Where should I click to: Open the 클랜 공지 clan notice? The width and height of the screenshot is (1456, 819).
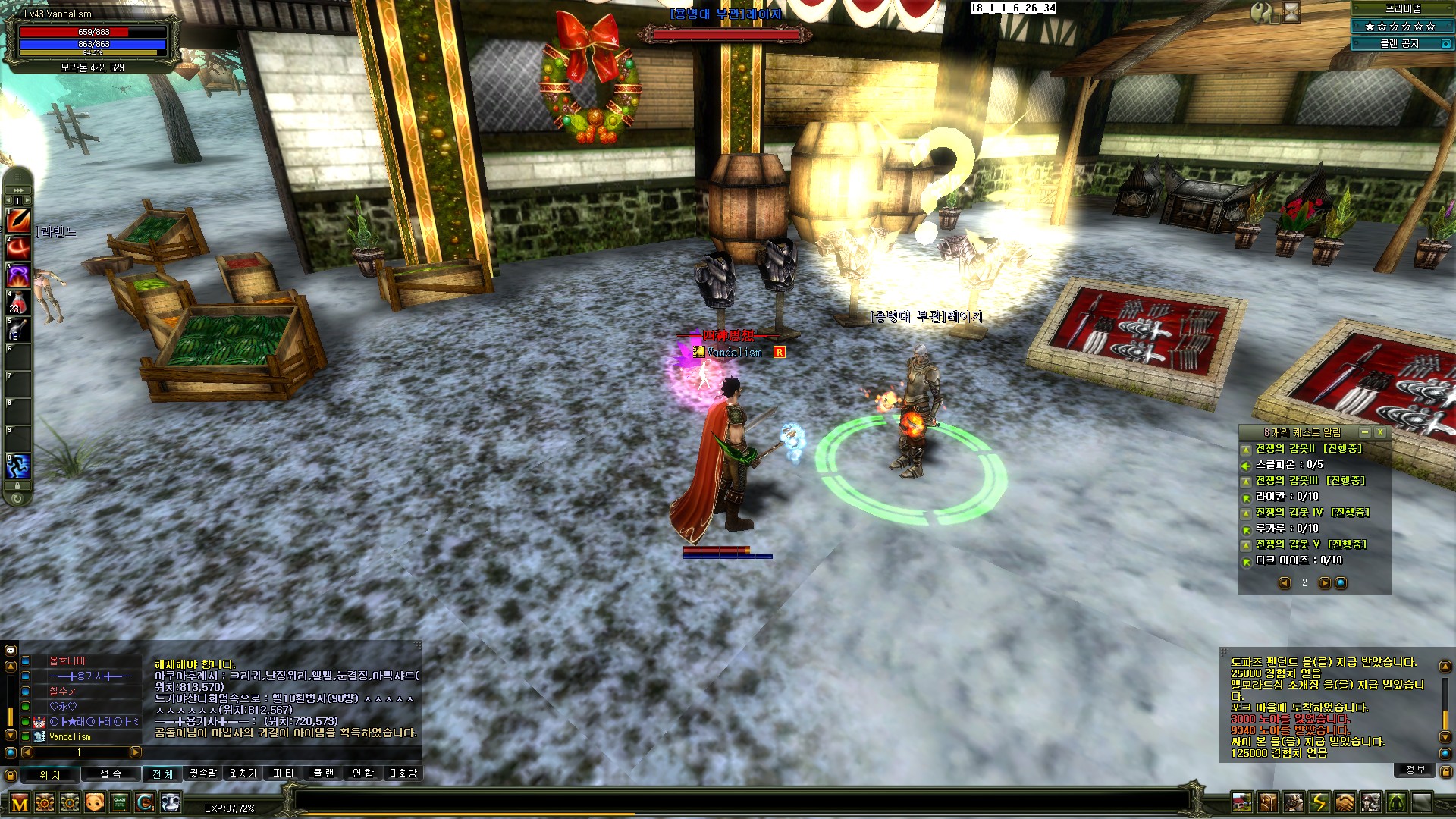[x=1399, y=44]
